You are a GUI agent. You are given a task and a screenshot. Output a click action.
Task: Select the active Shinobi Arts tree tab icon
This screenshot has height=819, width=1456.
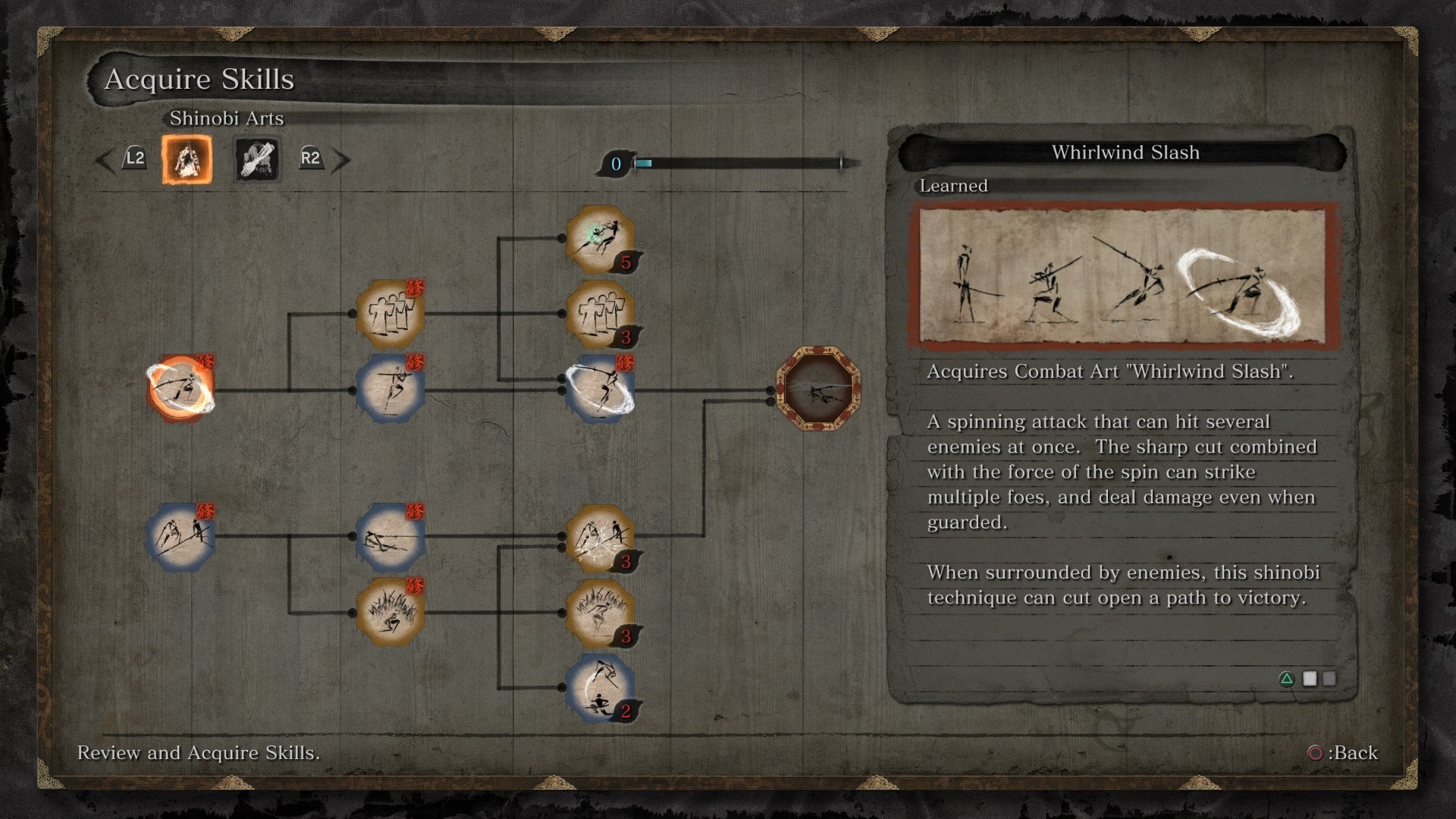[186, 160]
